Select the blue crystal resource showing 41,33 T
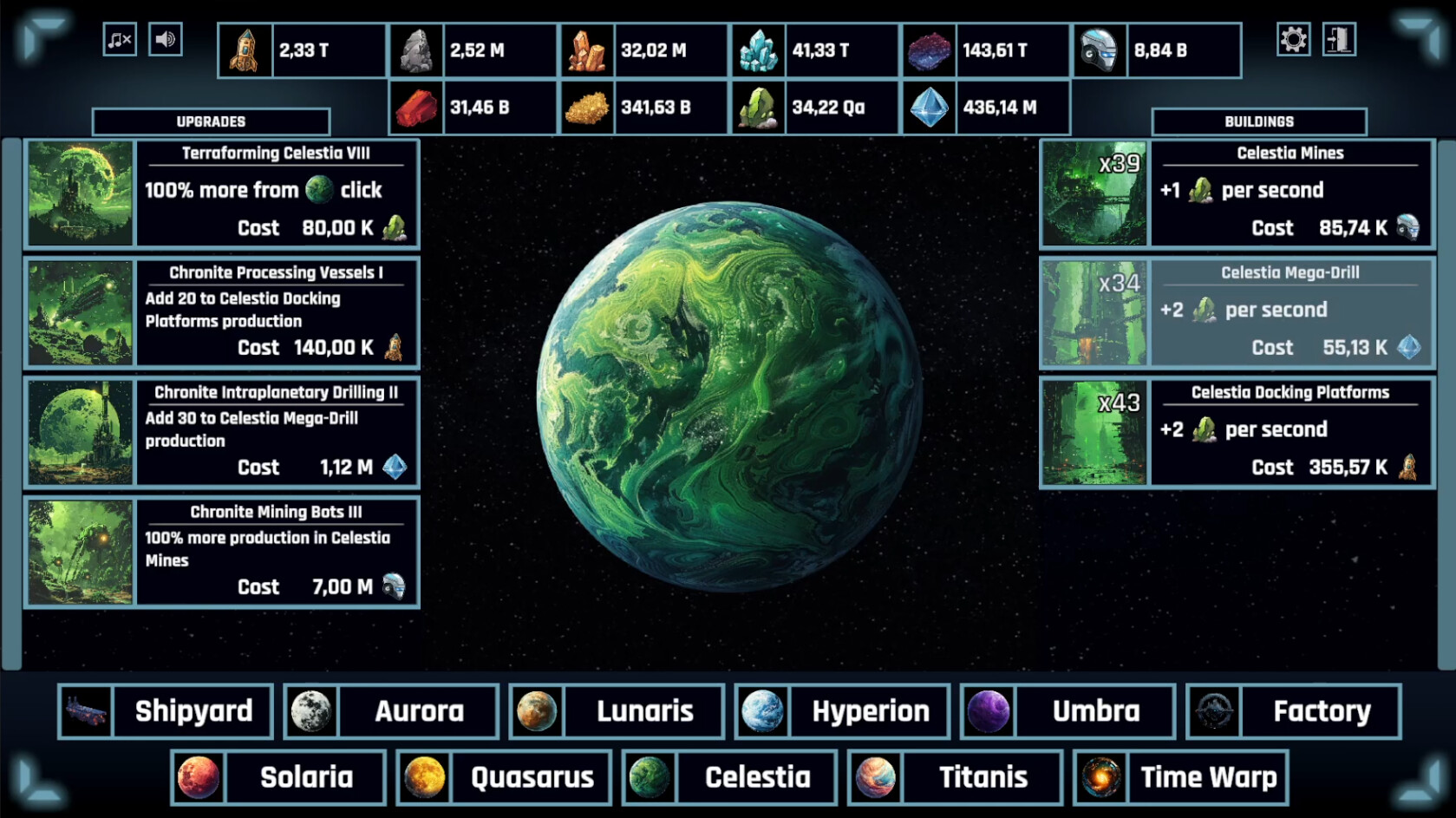Viewport: 1456px width, 818px height. (759, 49)
